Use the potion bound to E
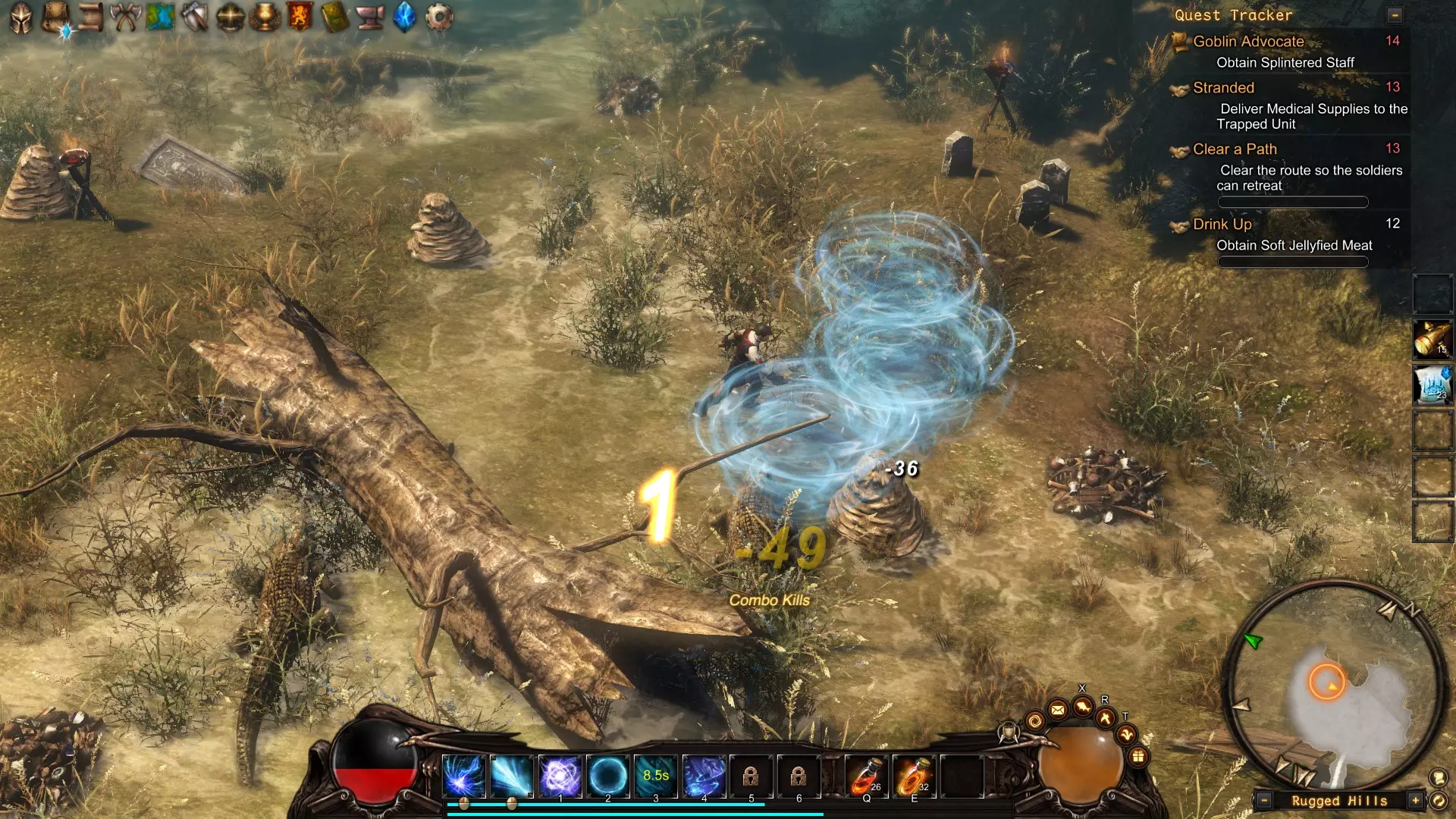Screen dimensions: 1456x819 (914, 776)
